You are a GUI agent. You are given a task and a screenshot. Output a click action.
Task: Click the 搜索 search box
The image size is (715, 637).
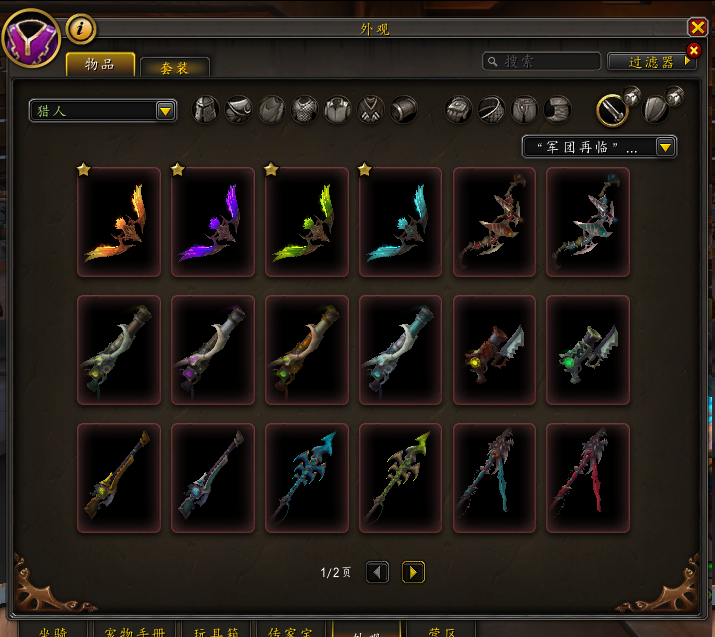542,62
